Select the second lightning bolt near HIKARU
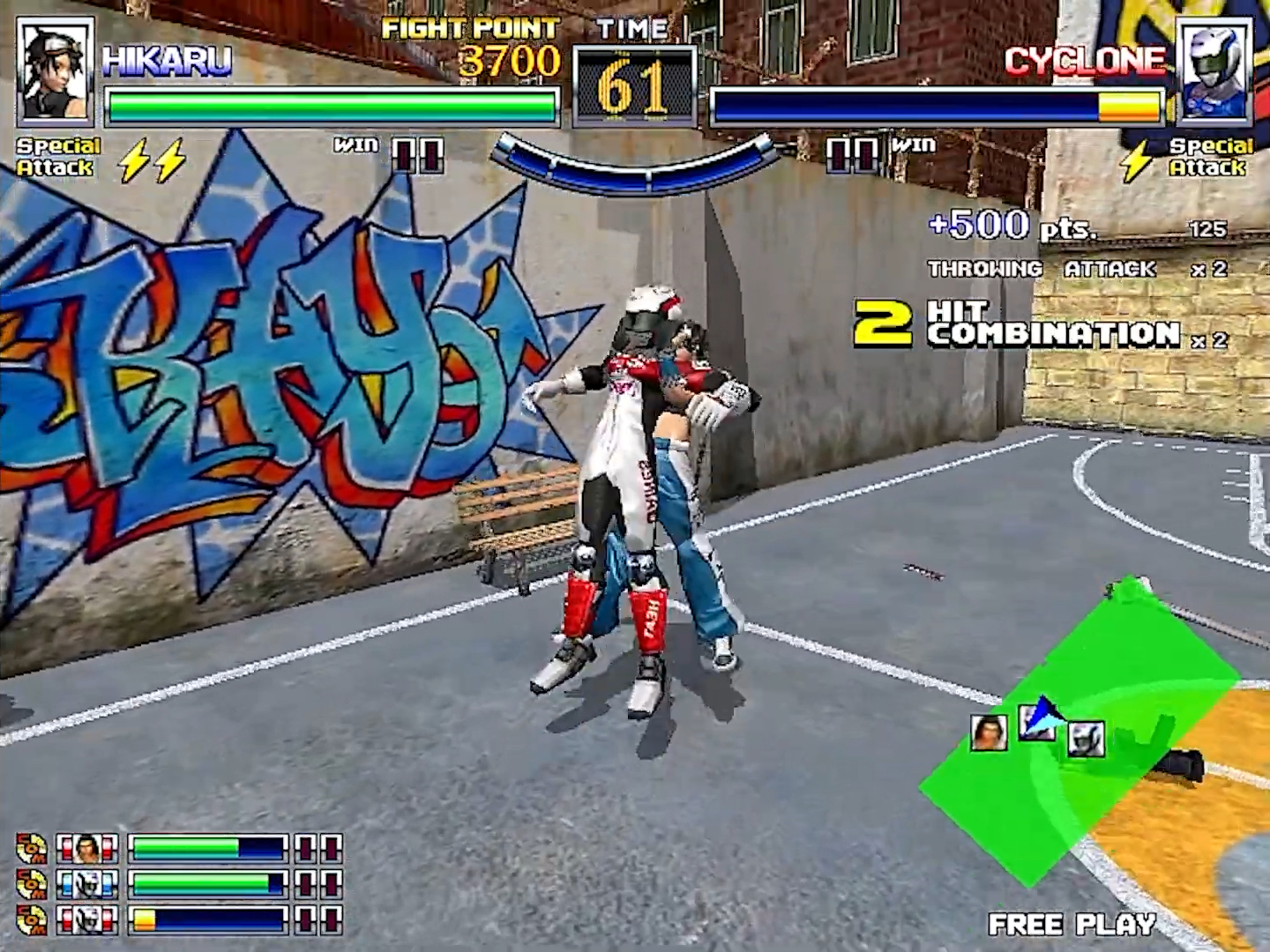1270x952 pixels. [168, 159]
